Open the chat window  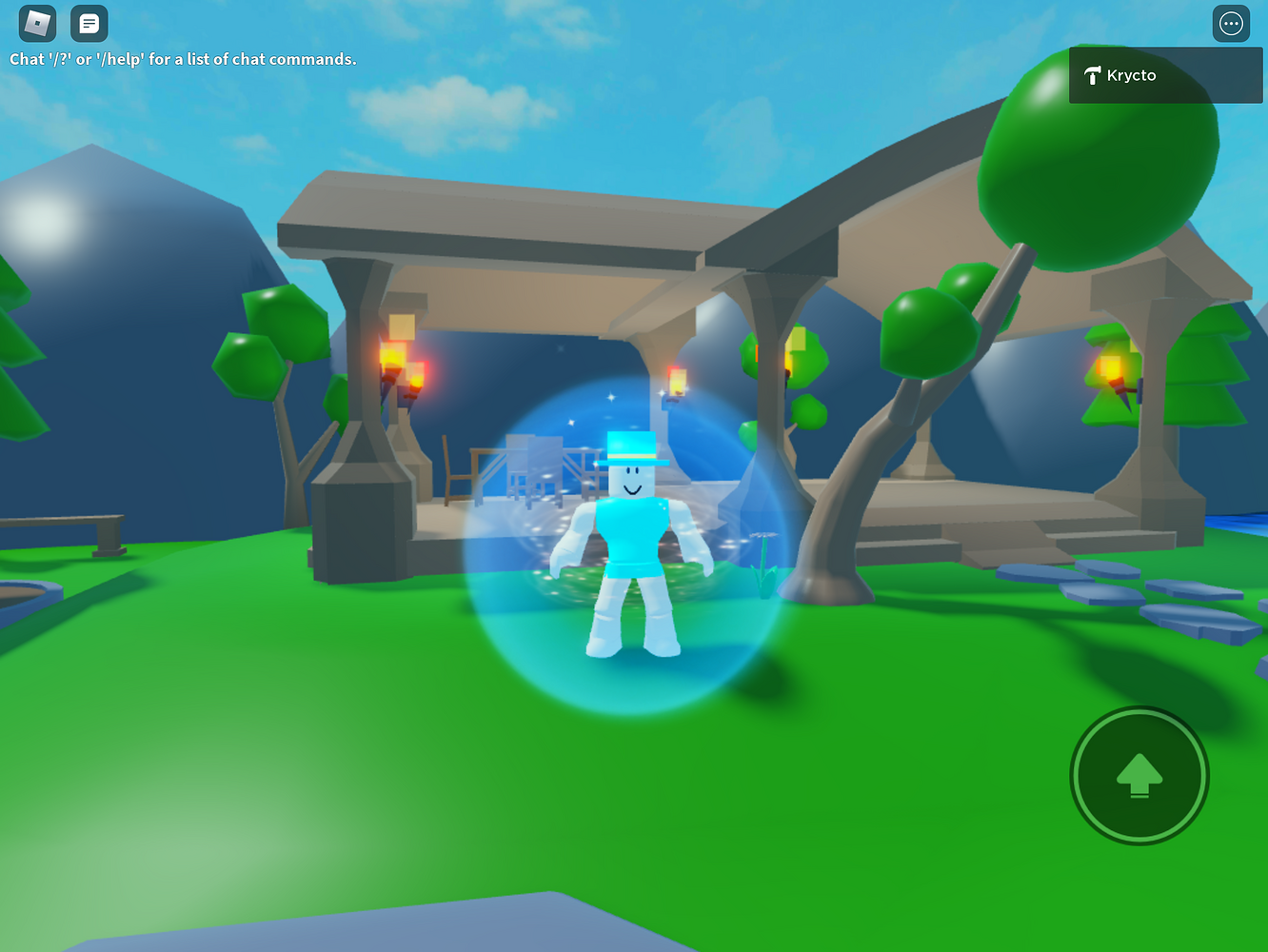pyautogui.click(x=89, y=23)
